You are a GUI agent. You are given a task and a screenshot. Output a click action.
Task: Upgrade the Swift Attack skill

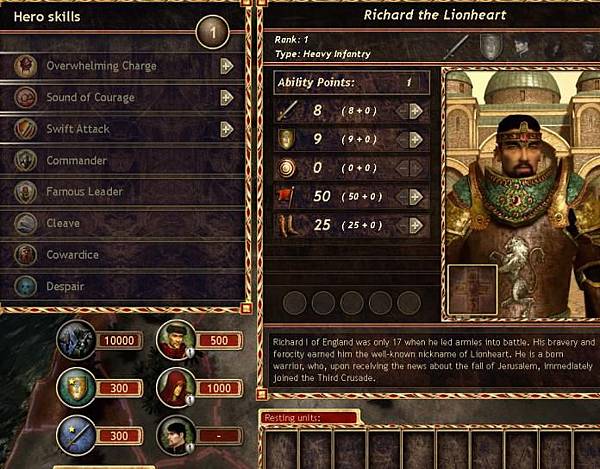pyautogui.click(x=227, y=129)
